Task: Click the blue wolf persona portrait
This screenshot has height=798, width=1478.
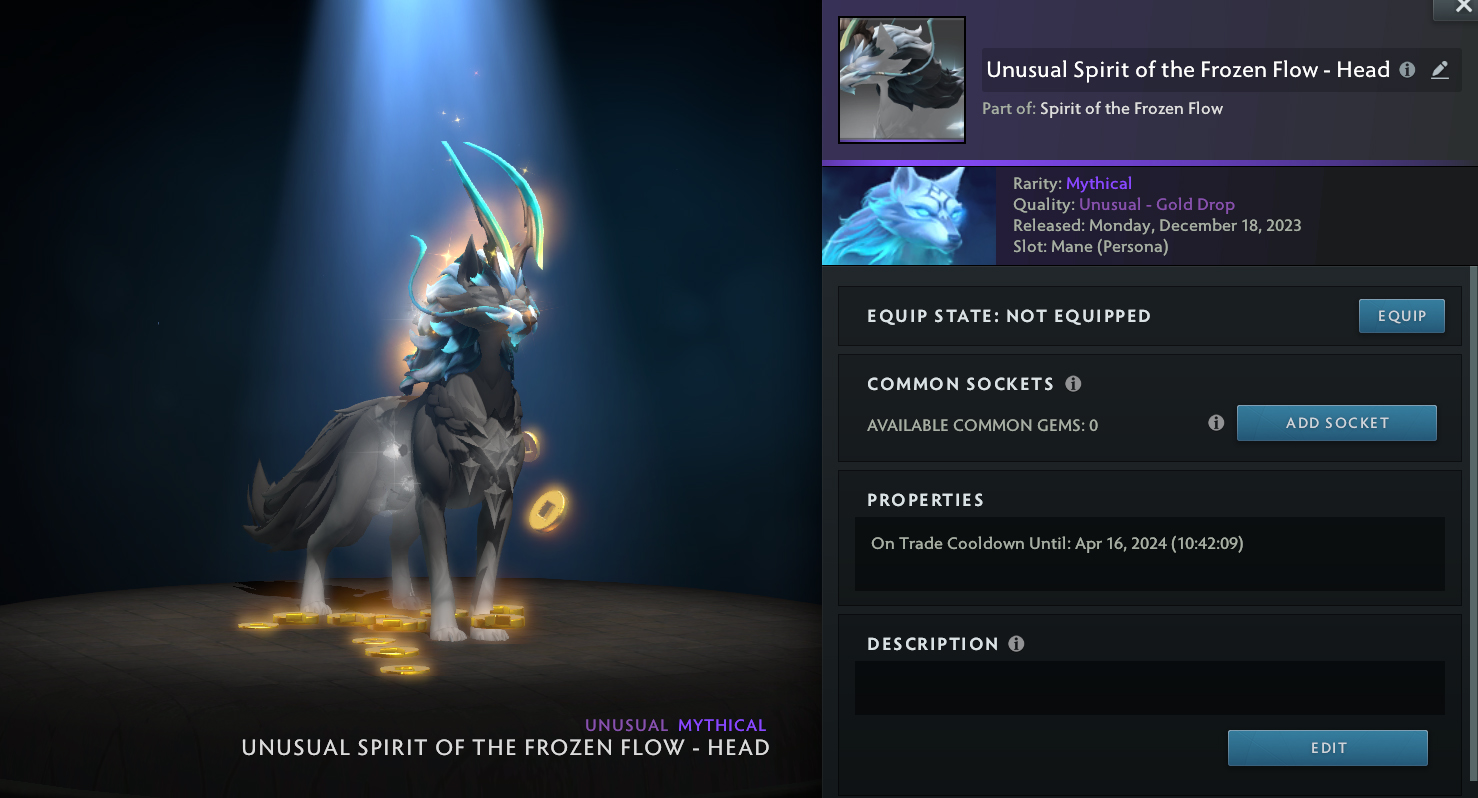Action: click(908, 216)
